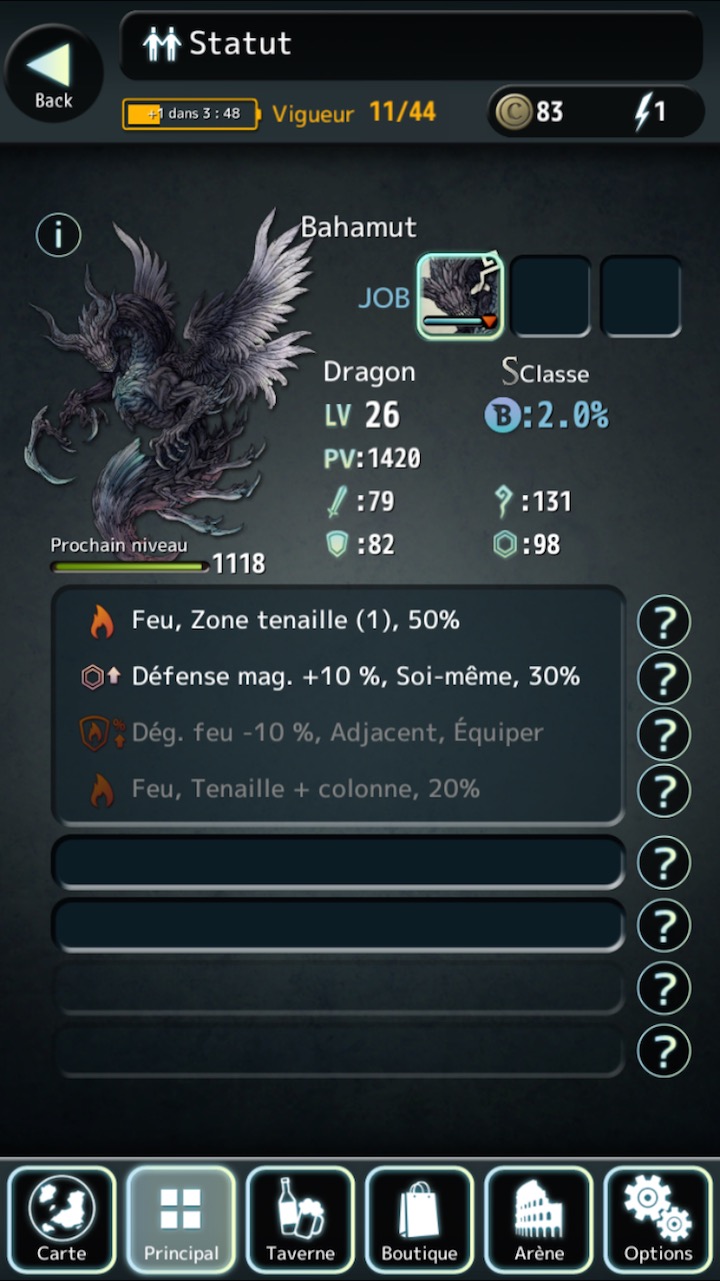Enter the Arène
This screenshot has width=720, height=1281.
538,1219
